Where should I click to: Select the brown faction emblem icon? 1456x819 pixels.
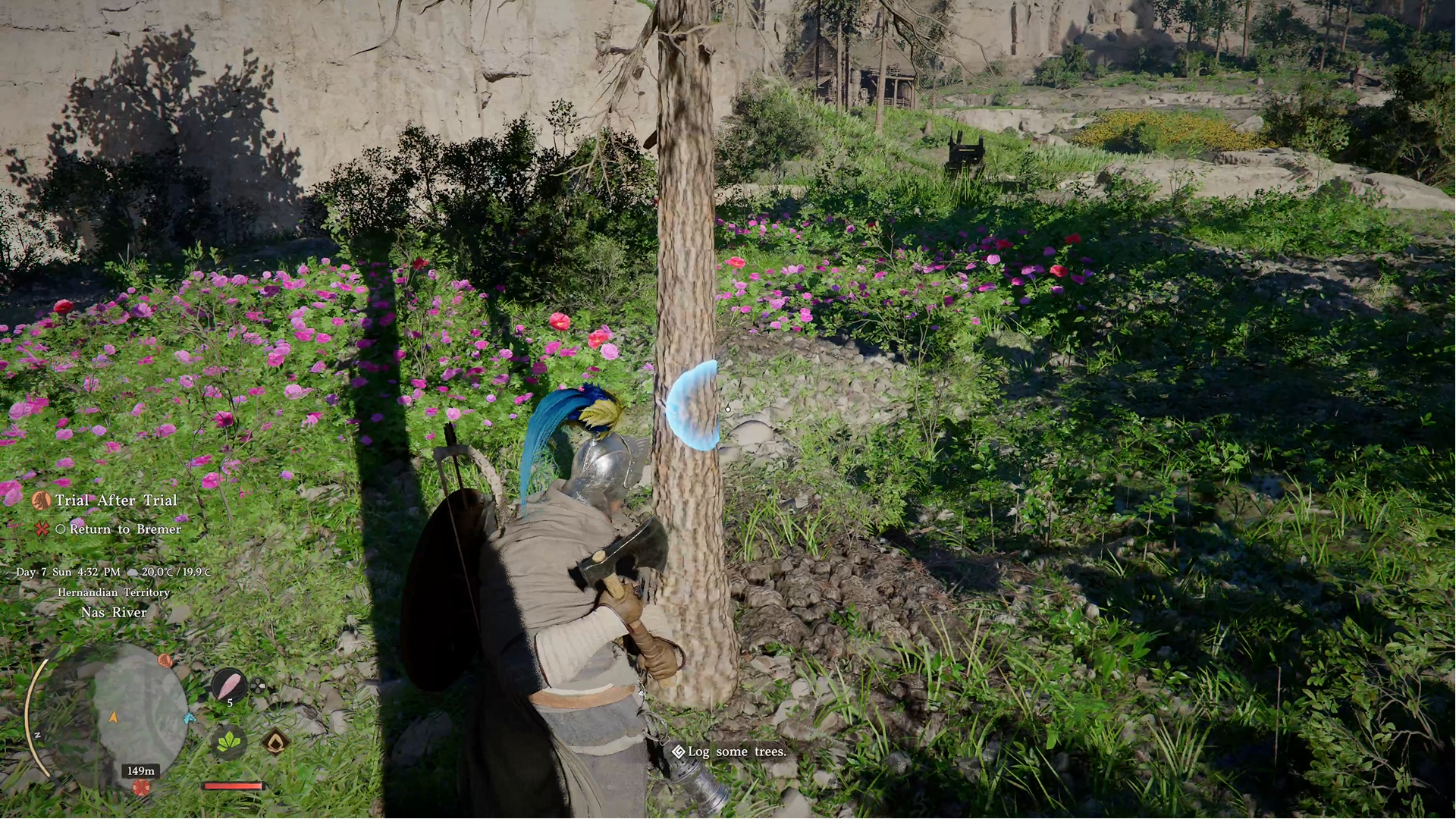coord(277,742)
